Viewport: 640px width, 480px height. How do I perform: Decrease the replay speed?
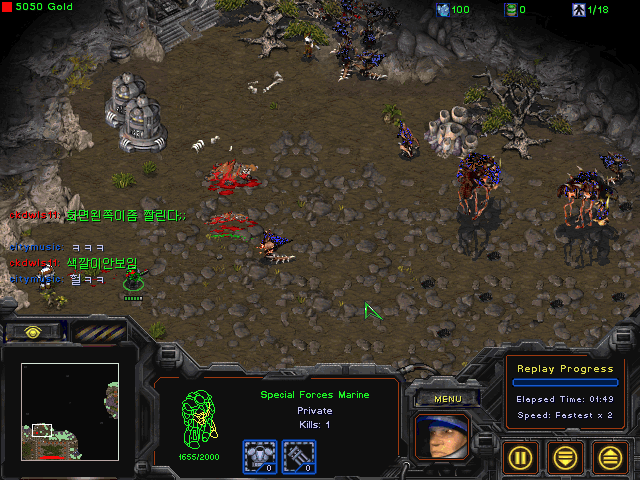coord(565,458)
